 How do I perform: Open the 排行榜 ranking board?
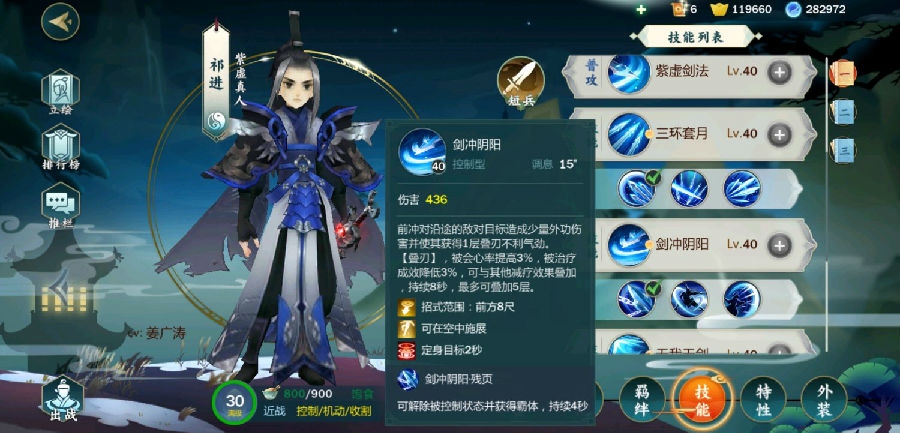click(x=61, y=147)
